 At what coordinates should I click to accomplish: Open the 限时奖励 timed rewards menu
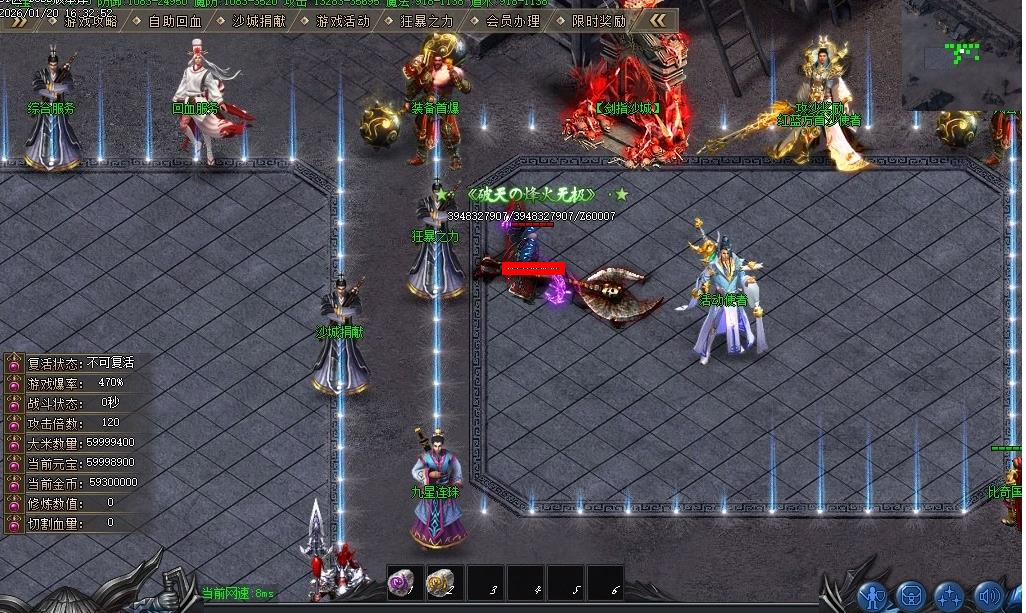pyautogui.click(x=598, y=20)
